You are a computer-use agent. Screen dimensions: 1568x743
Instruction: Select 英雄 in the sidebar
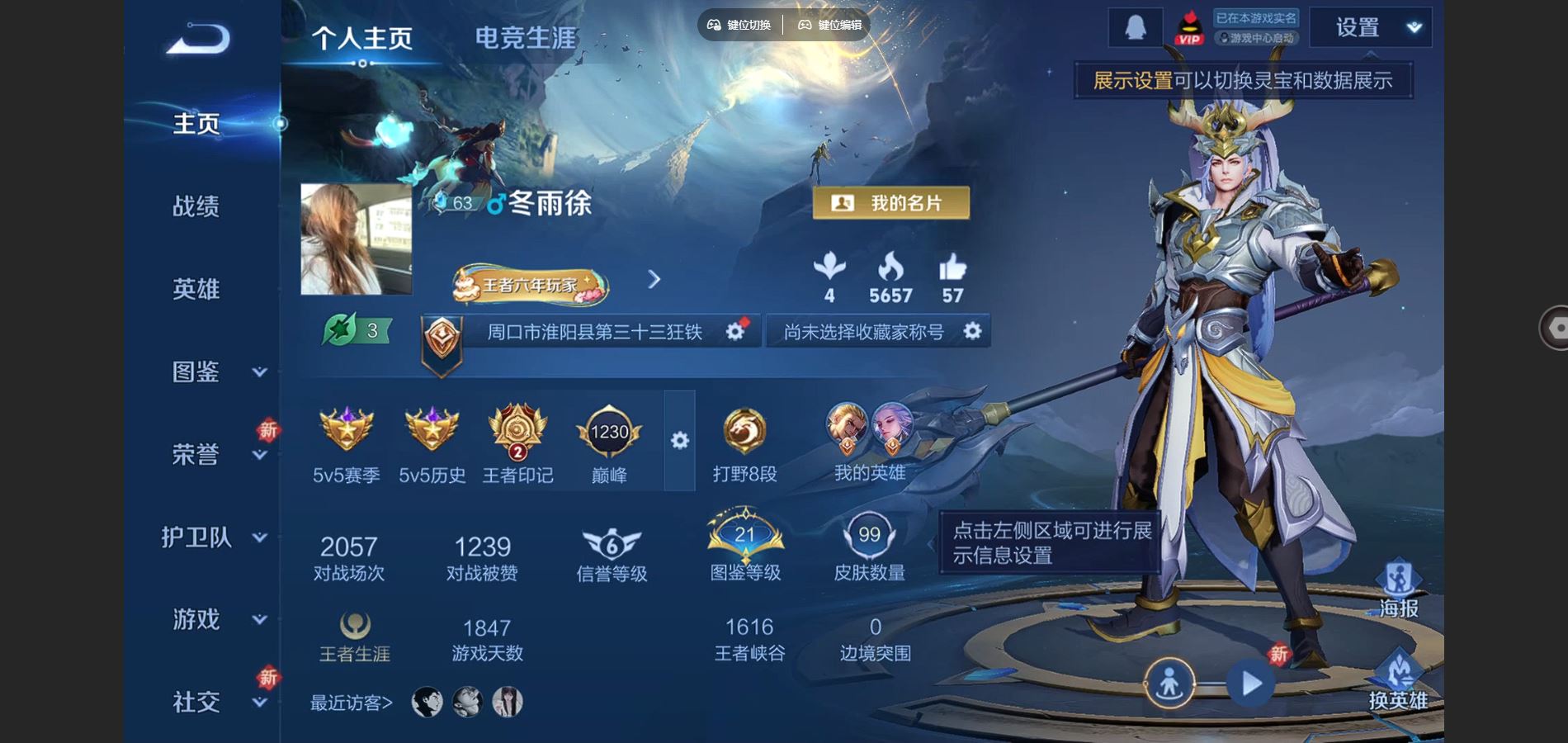click(196, 289)
